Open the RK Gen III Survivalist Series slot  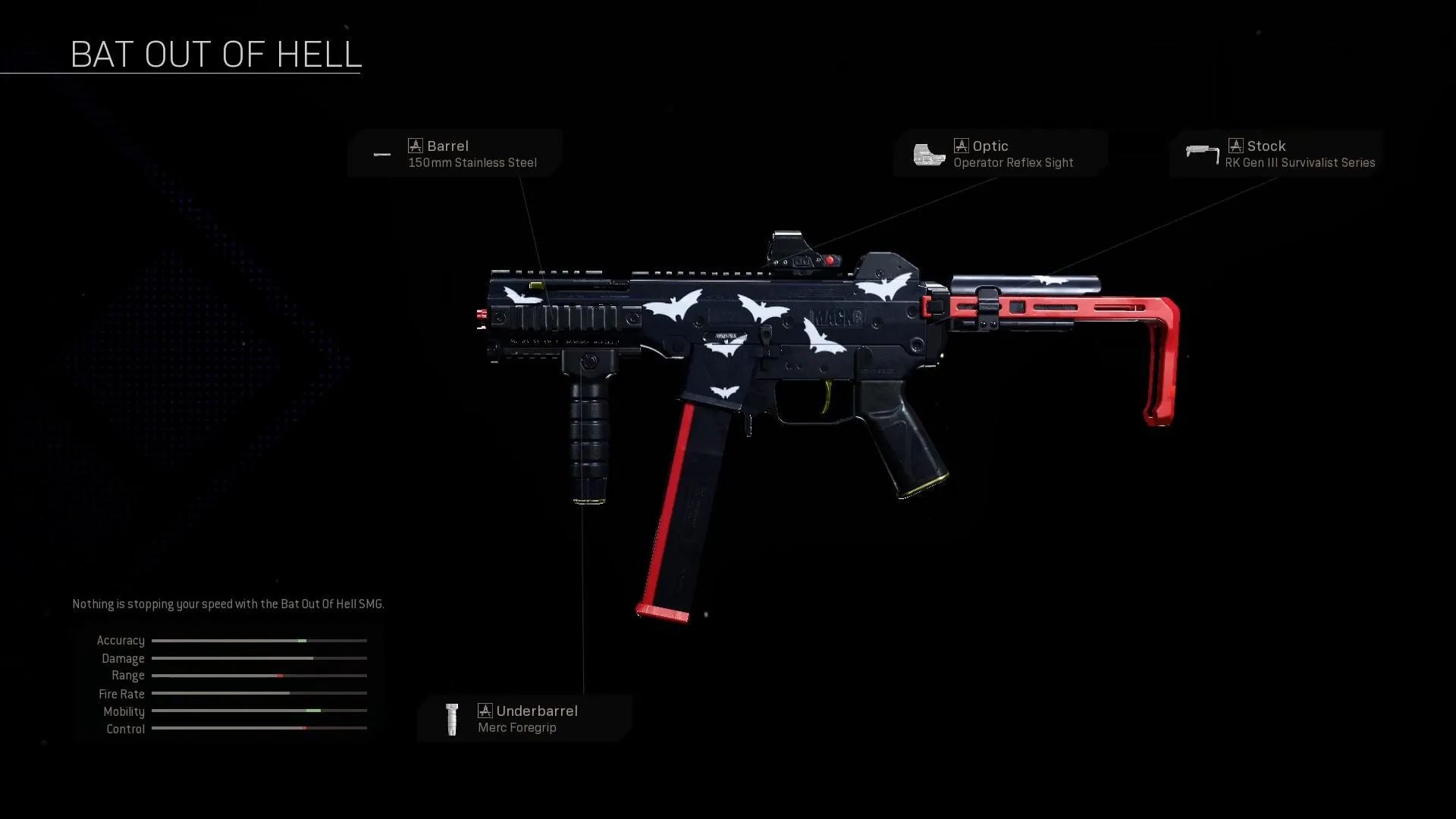click(x=1300, y=162)
